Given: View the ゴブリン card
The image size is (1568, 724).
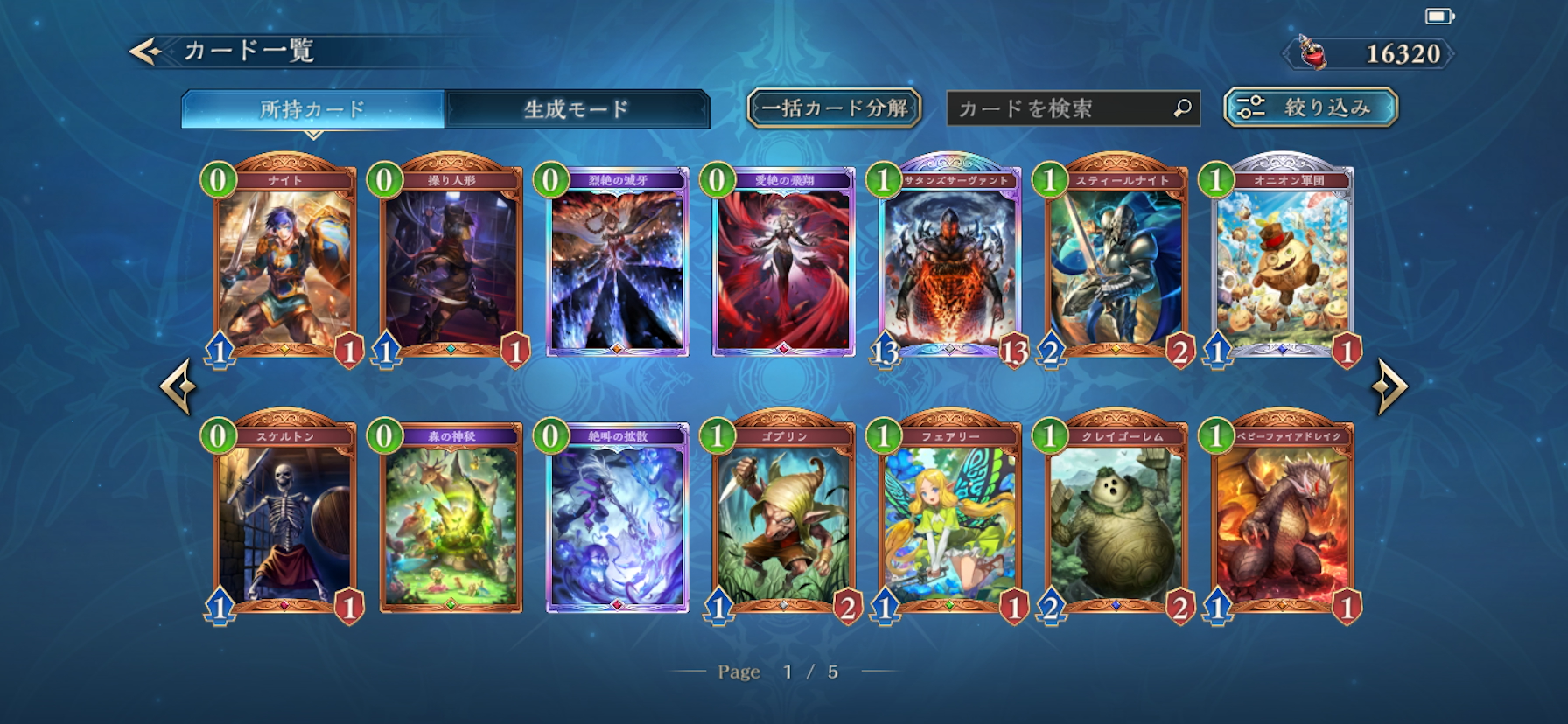Looking at the screenshot, I should pos(784,518).
